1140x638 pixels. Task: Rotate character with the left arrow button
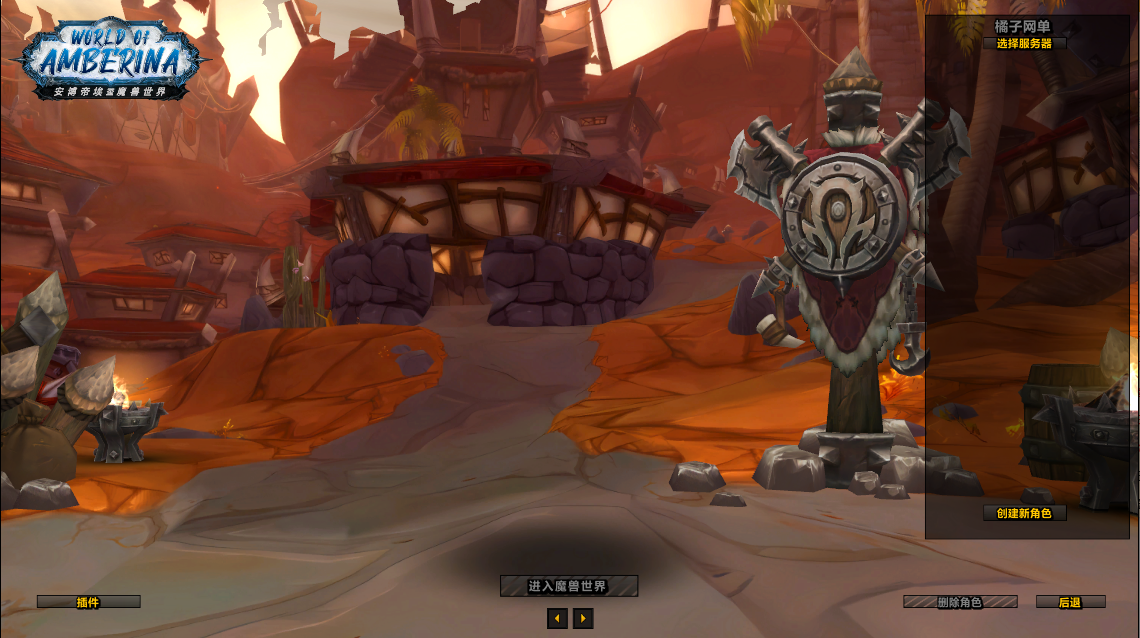point(557,619)
